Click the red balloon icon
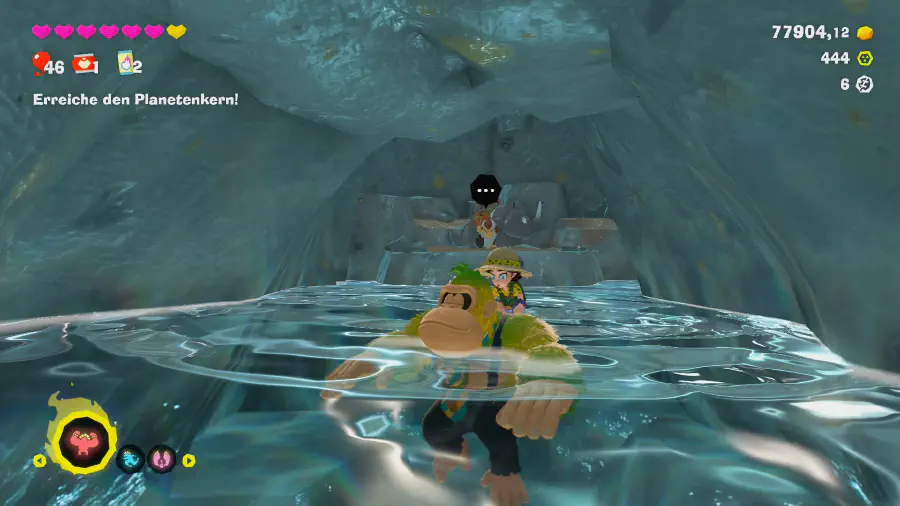 [x=40, y=64]
